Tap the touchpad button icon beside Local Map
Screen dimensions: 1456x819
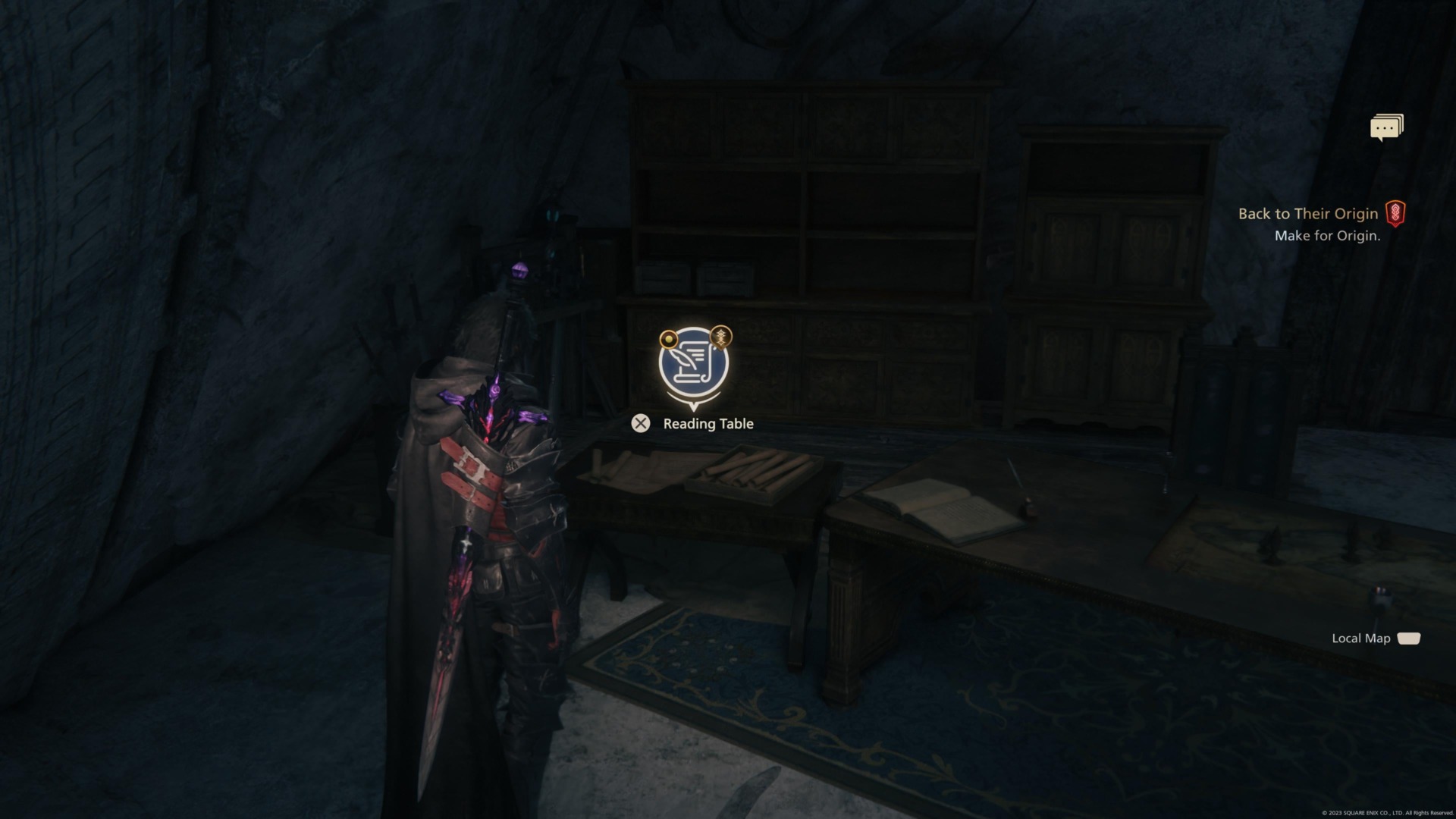click(x=1409, y=639)
